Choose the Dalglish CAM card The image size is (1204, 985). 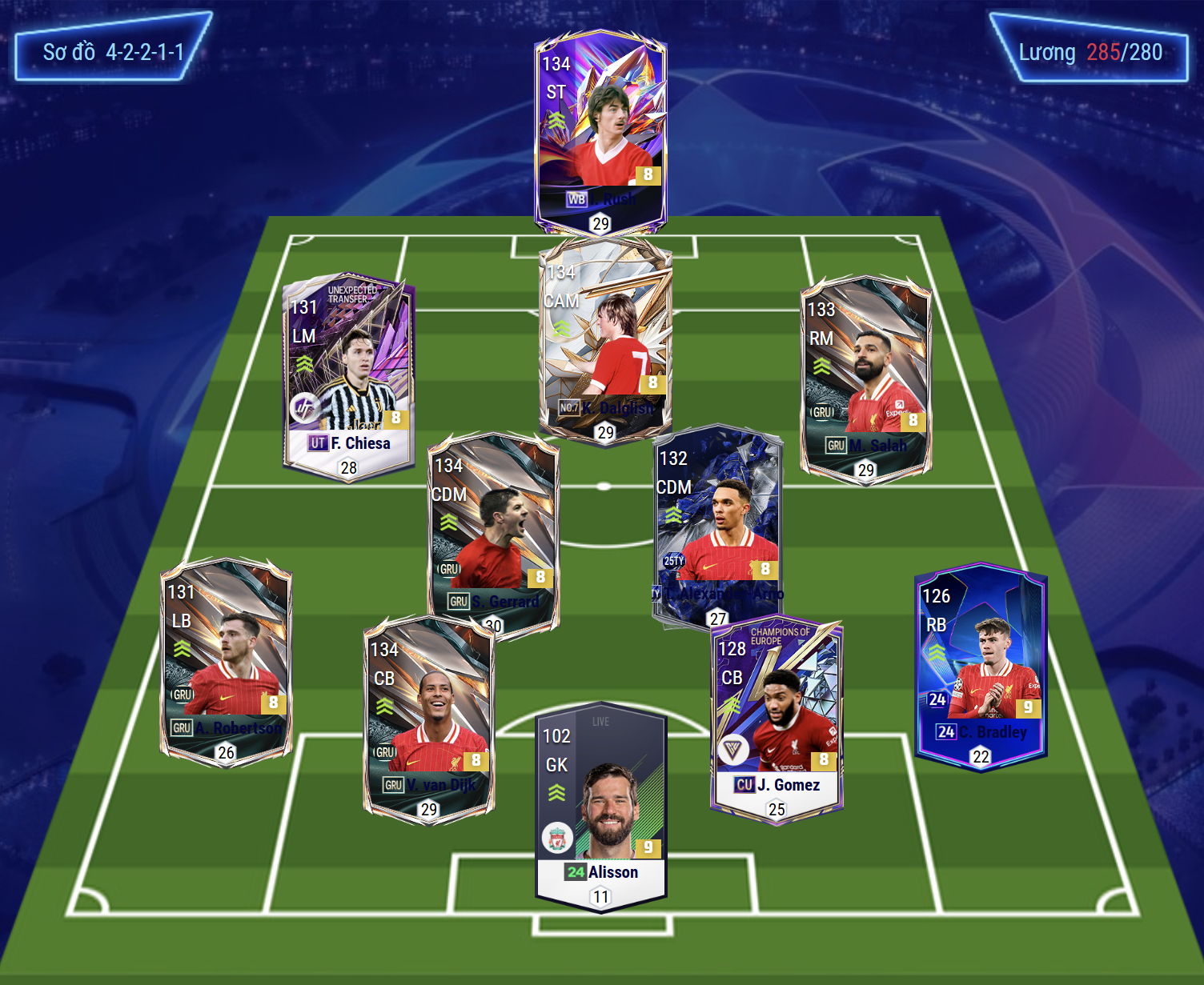pos(605,340)
